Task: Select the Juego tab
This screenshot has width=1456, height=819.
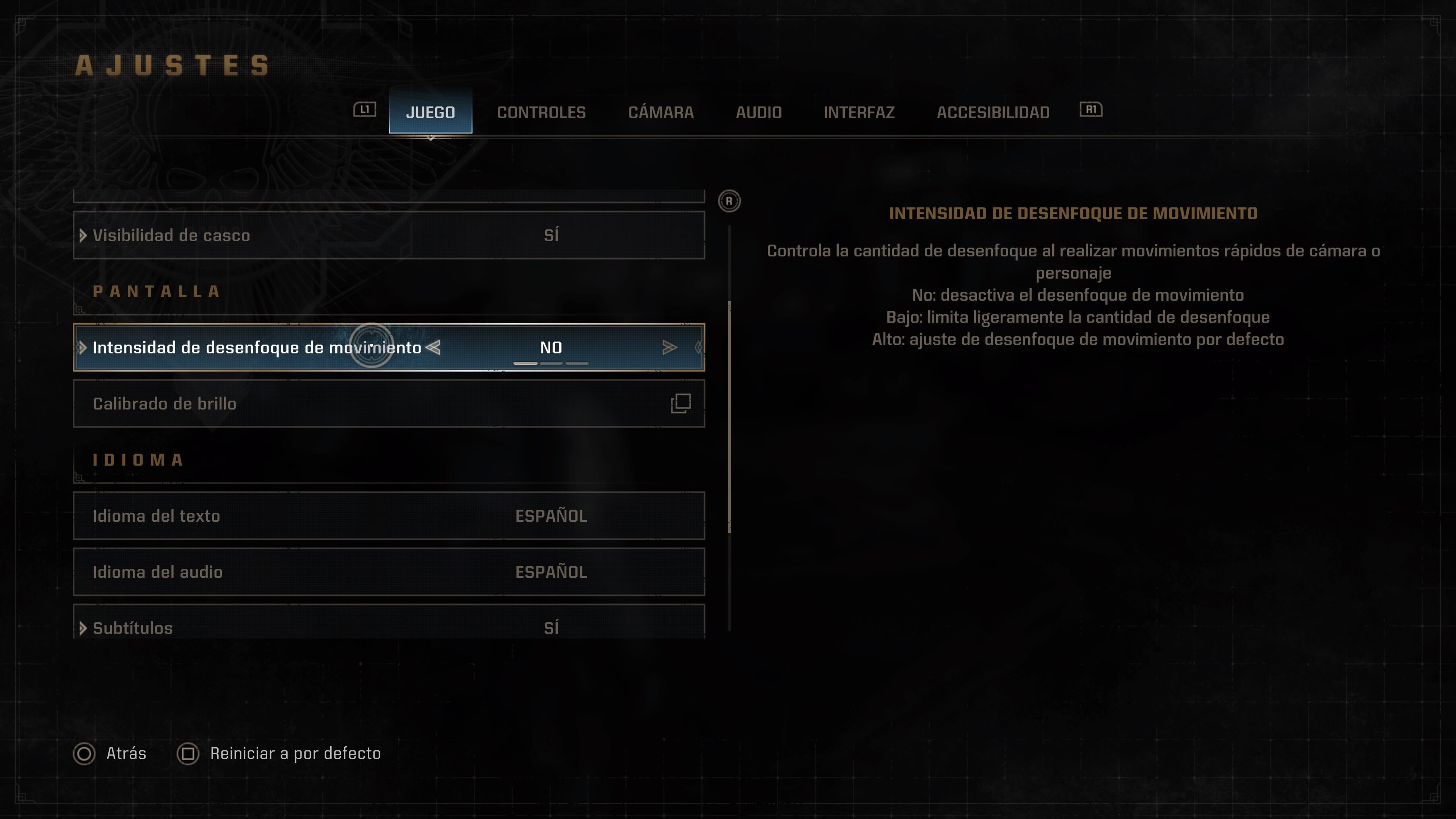Action: (x=430, y=112)
